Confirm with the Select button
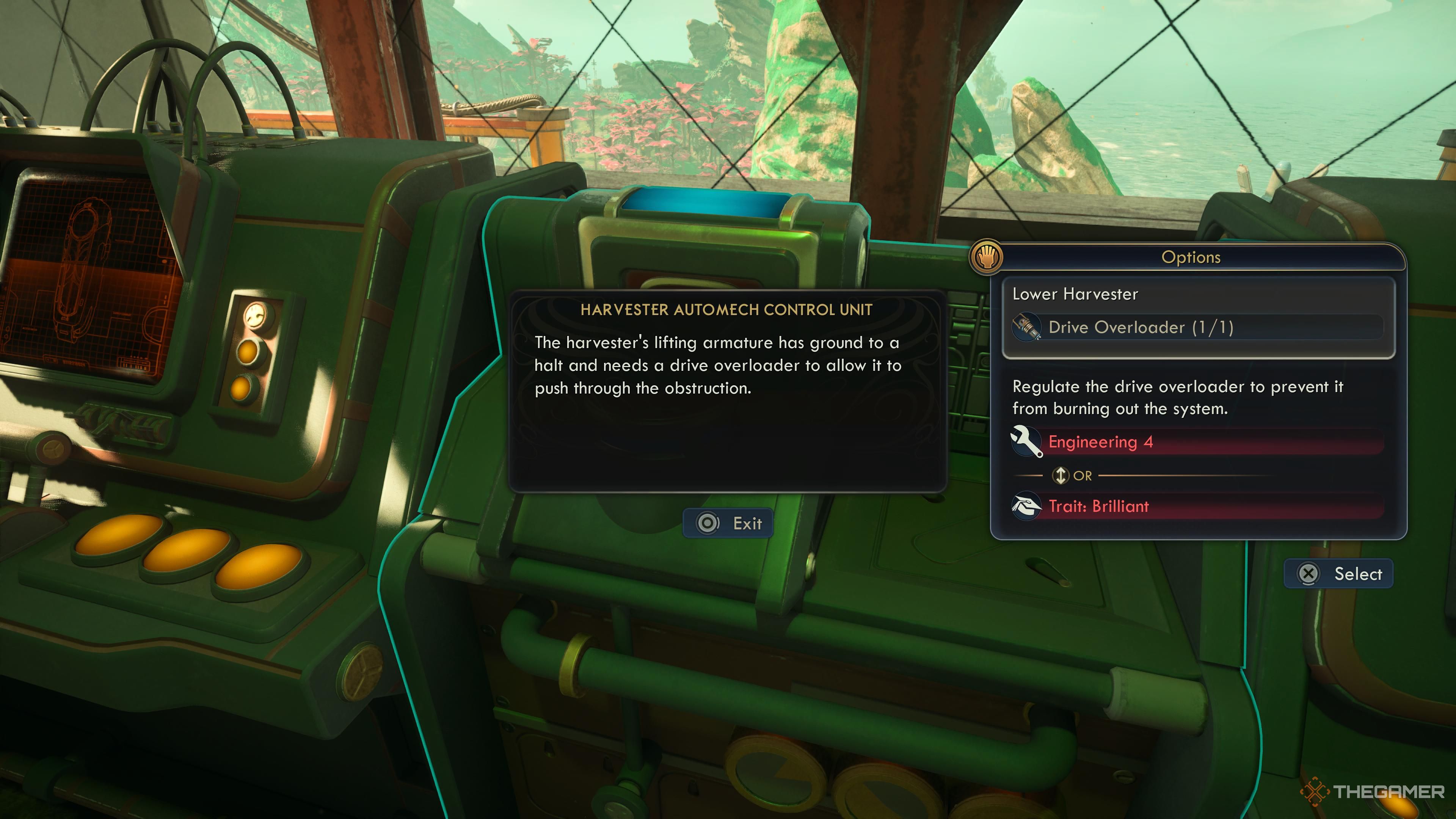The width and height of the screenshot is (1456, 819). 1338,574
